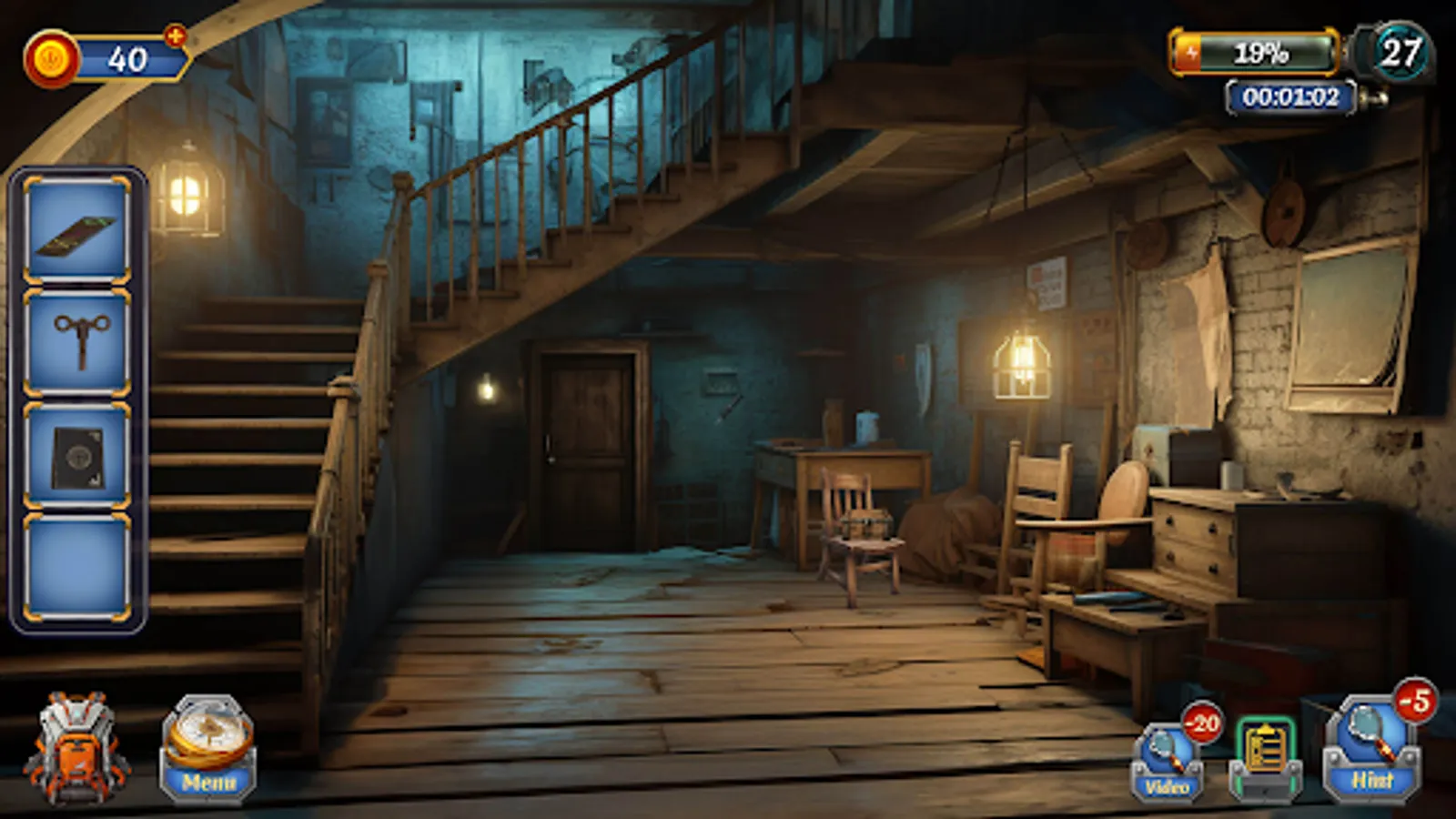
Task: Select the safe item in inventory
Action: [x=80, y=455]
